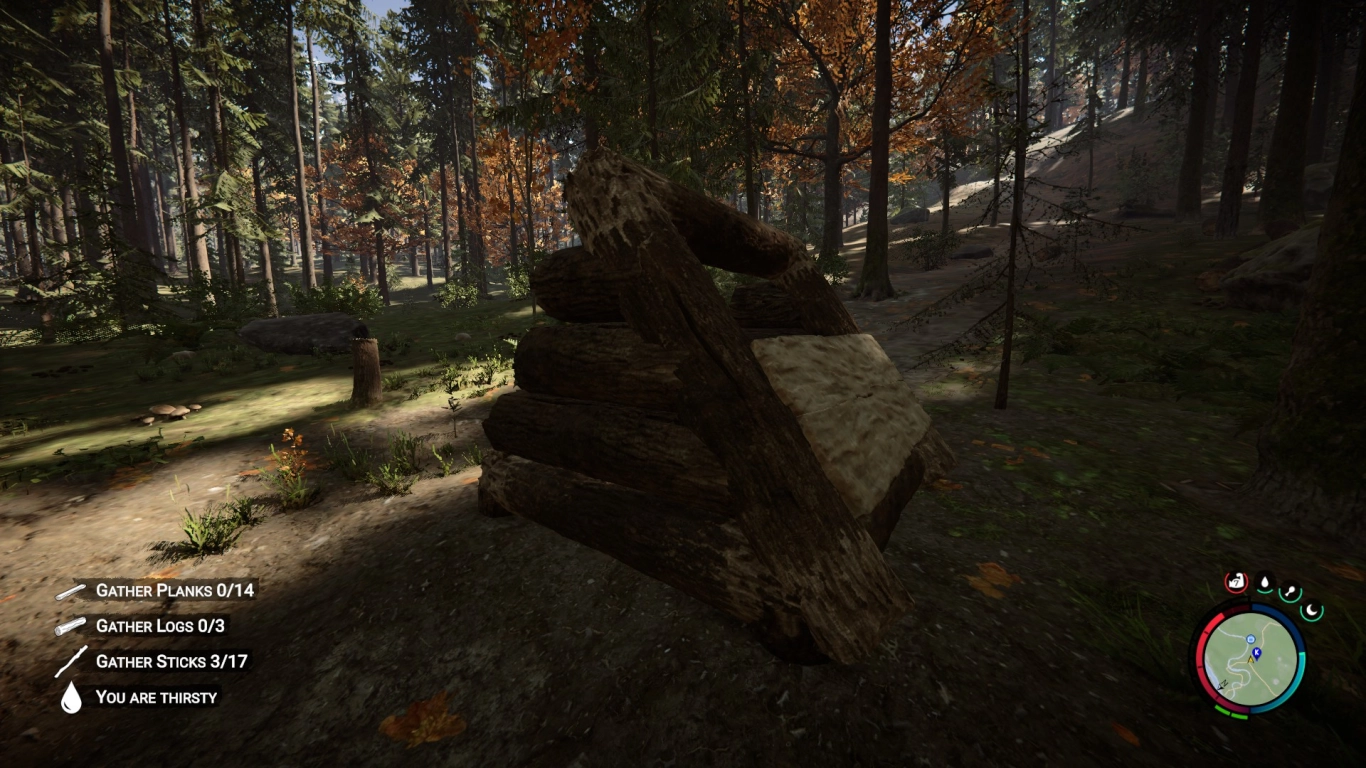
Task: Click the green bars below the minimap
Action: [x=1231, y=712]
